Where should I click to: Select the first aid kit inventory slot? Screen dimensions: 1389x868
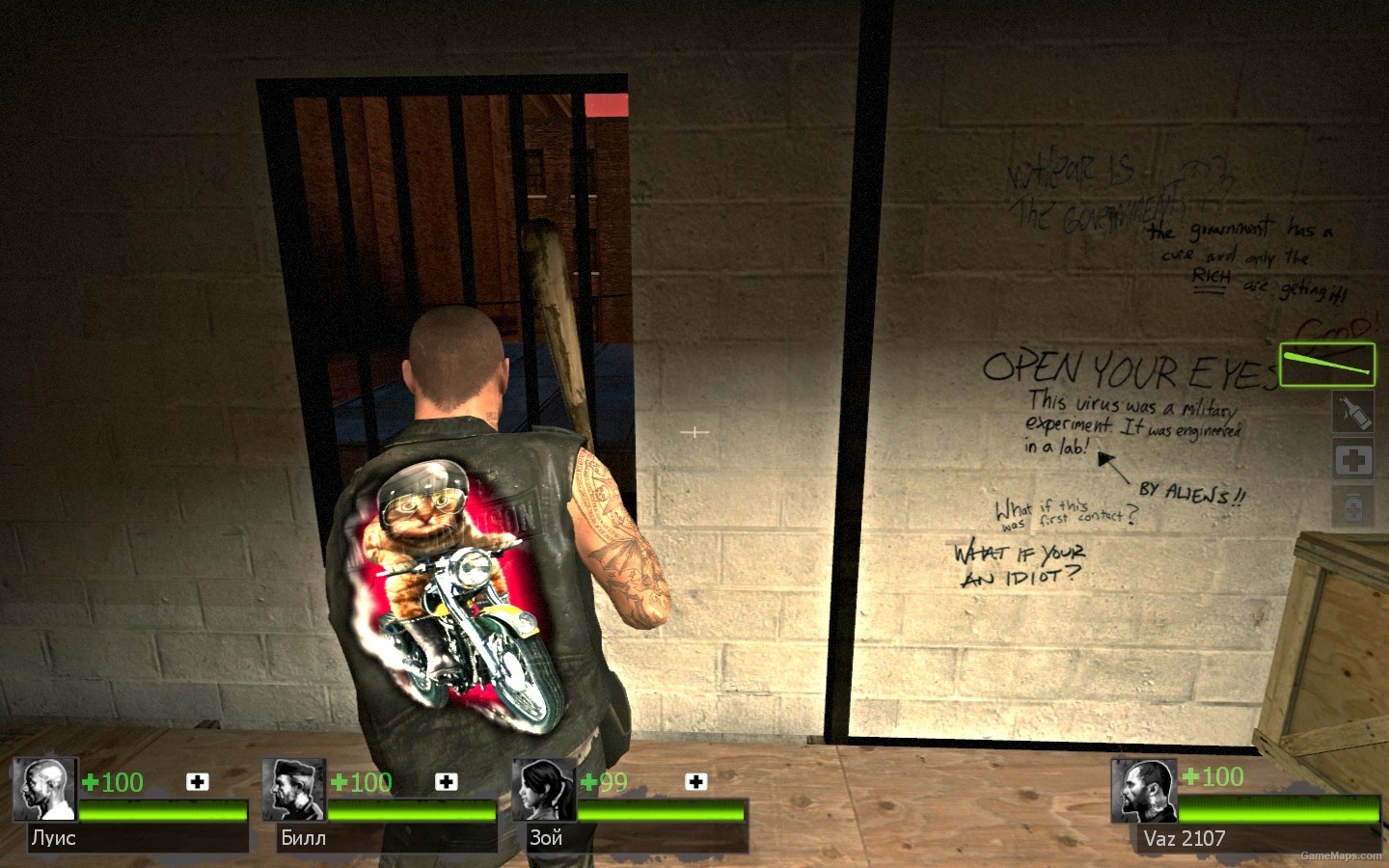click(1354, 459)
